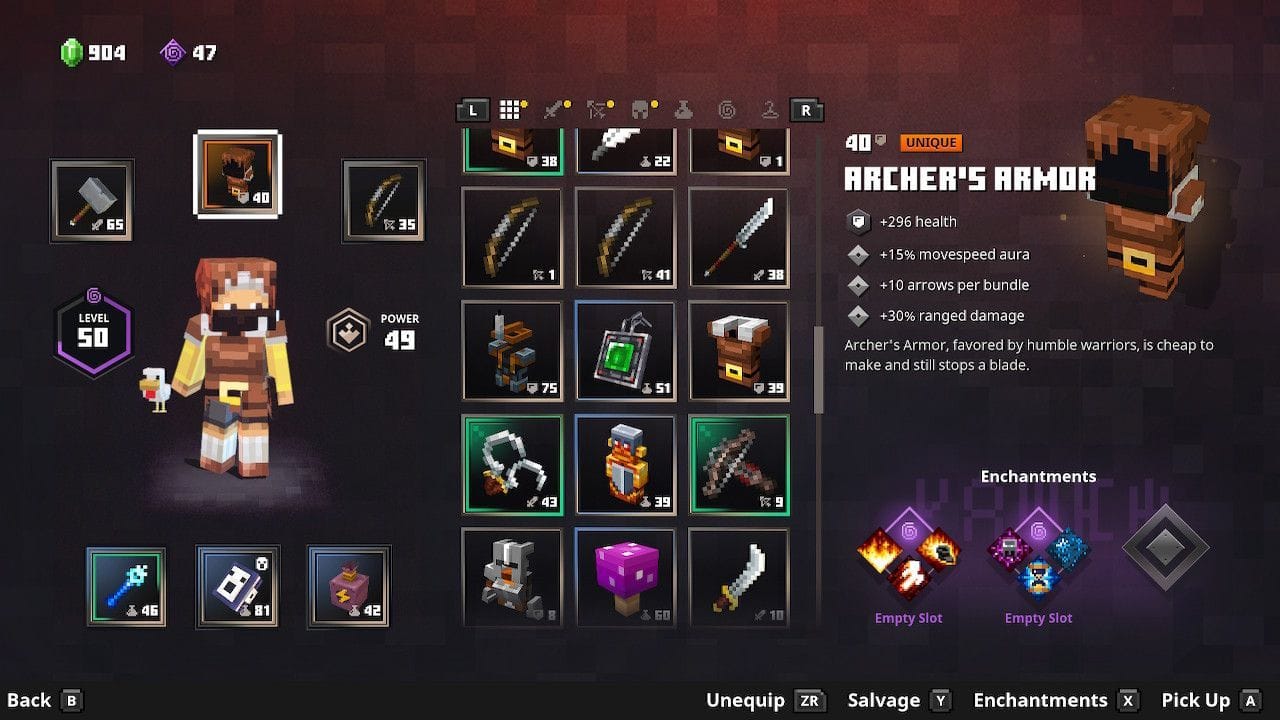
Task: Select the equipped hammer weapon slot
Action: click(x=95, y=199)
